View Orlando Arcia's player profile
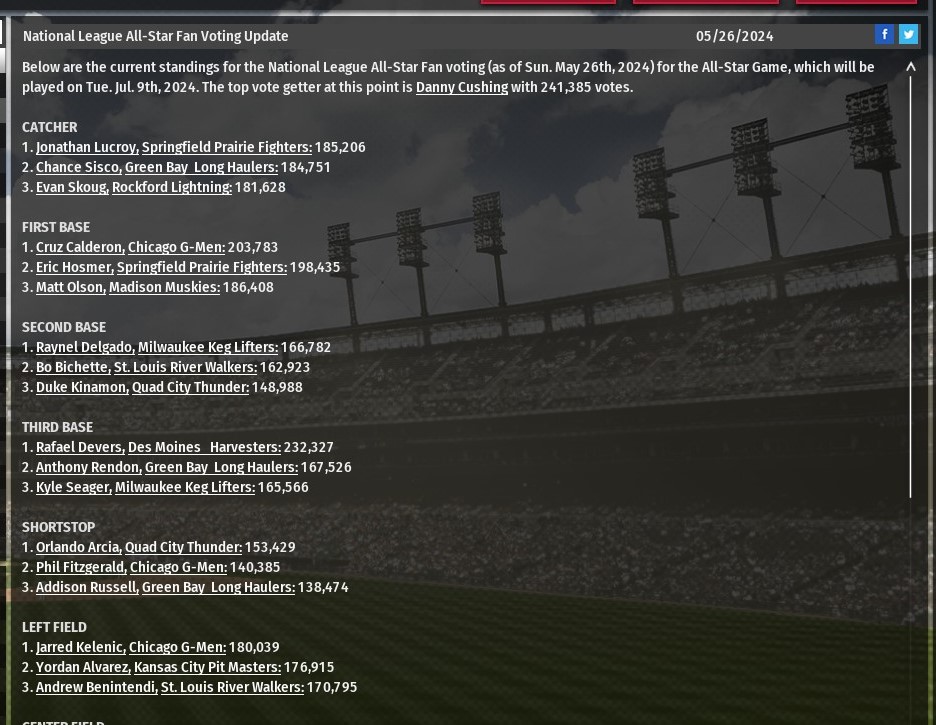Viewport: 936px width, 725px height. [x=78, y=547]
